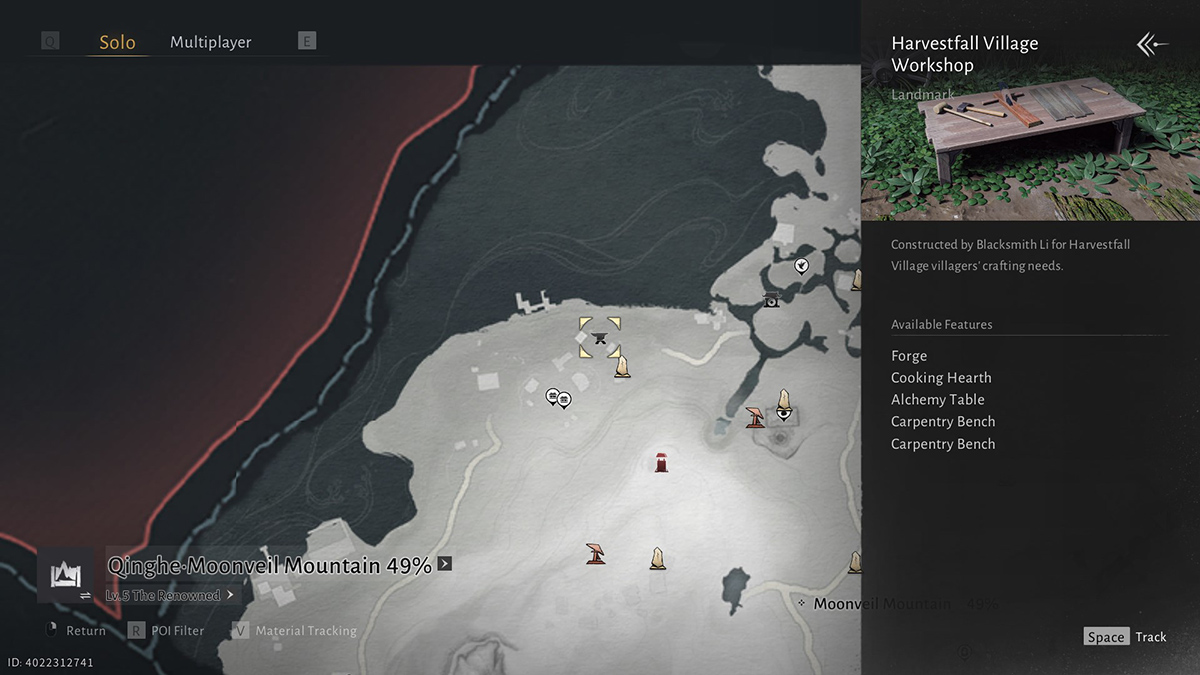Viewport: 1200px width, 675px height.
Task: Select the camera map marker
Action: click(x=771, y=300)
